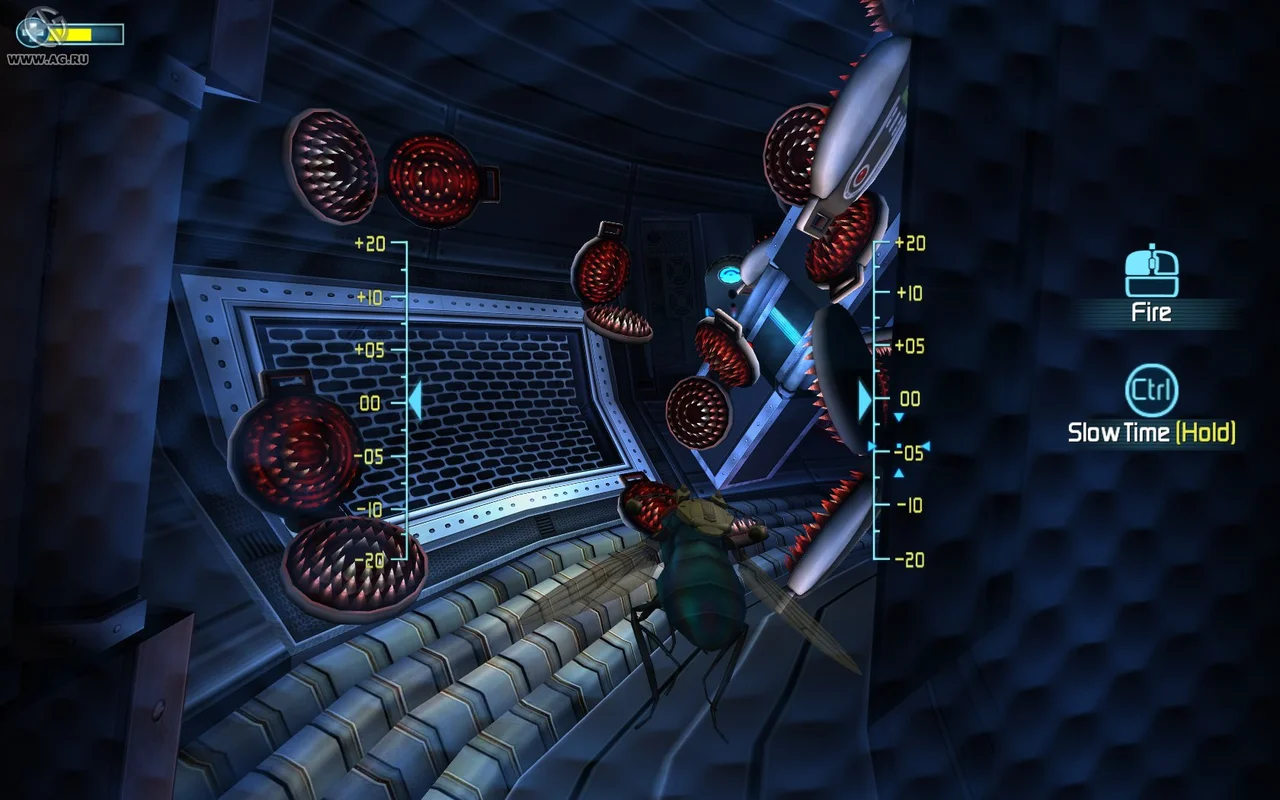This screenshot has width=1280, height=800.
Task: Select the triangle marker on the left altitude gauge
Action: pos(414,401)
